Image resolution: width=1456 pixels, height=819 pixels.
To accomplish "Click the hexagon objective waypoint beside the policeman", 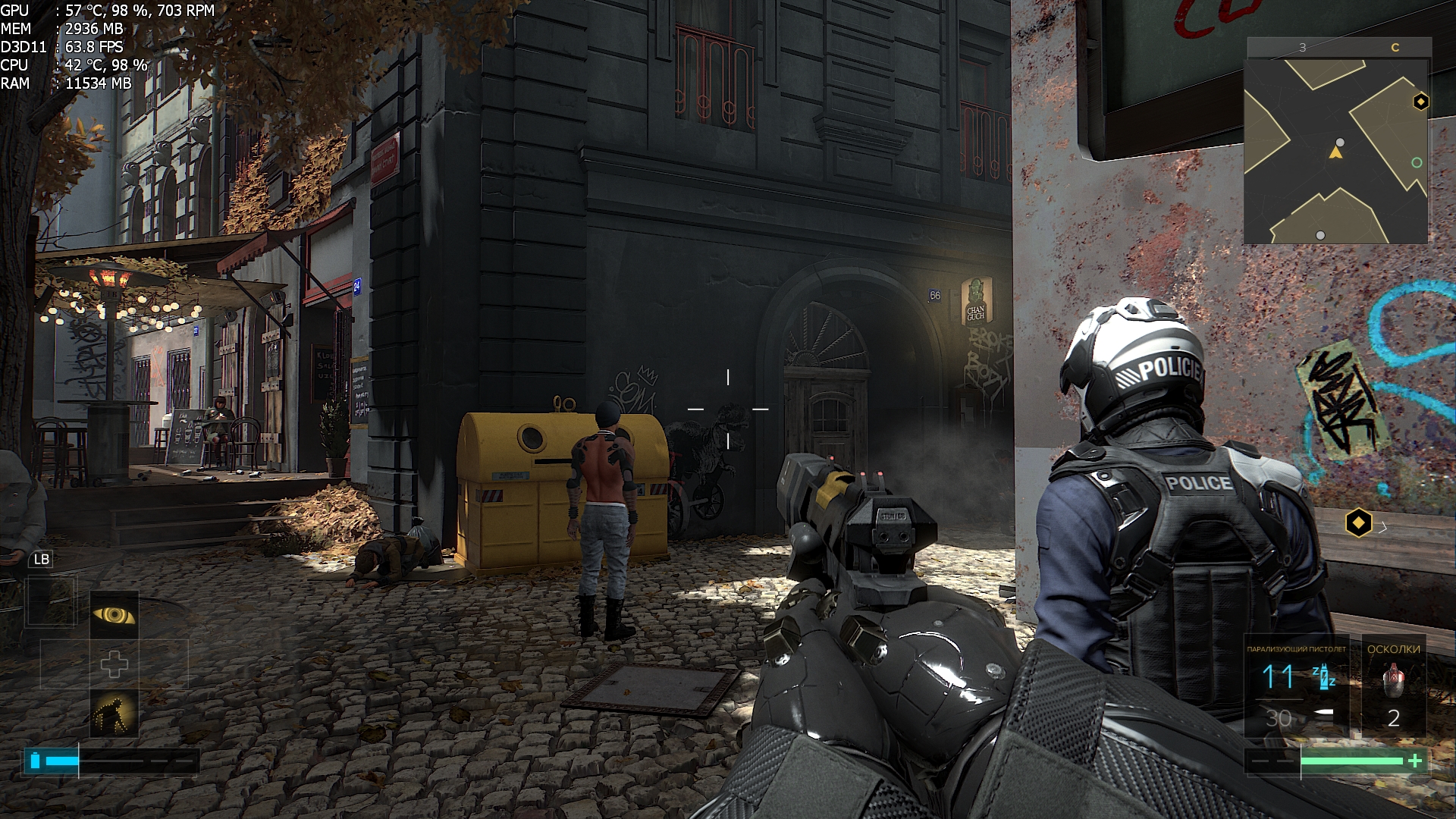I will pyautogui.click(x=1358, y=522).
